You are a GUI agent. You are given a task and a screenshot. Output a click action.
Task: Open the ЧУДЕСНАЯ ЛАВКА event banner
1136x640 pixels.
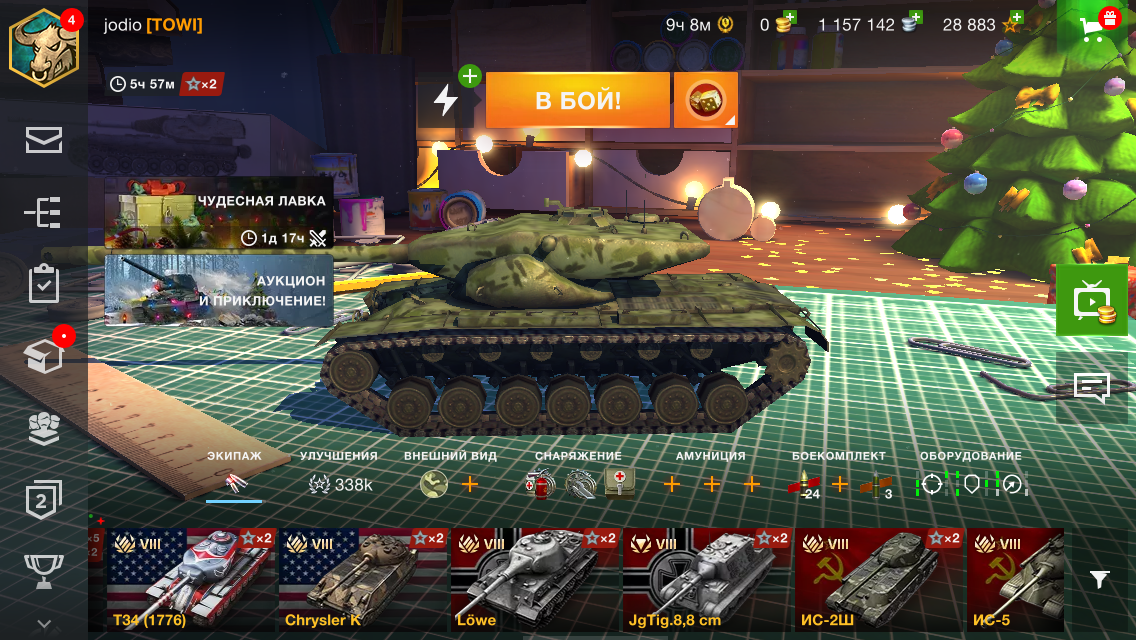coord(219,213)
